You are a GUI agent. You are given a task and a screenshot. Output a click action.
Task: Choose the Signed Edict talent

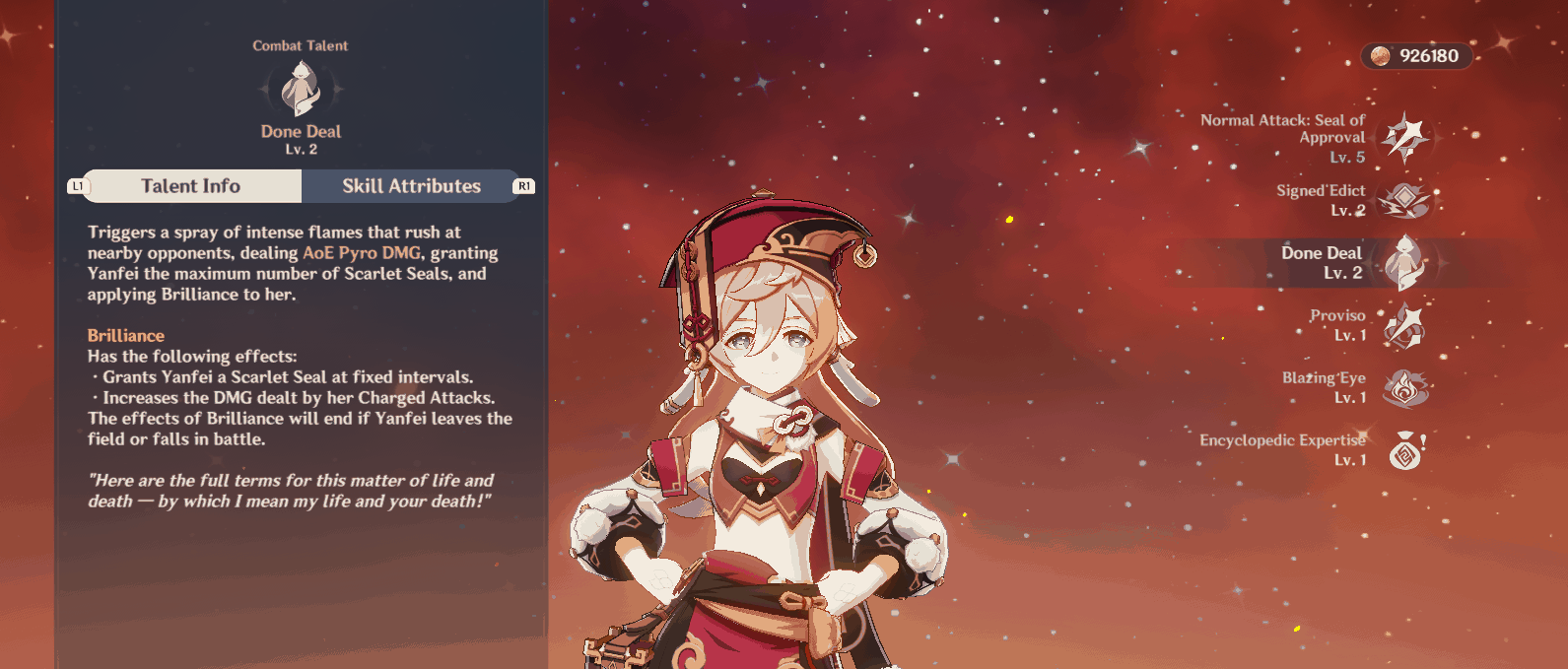coord(1404,200)
